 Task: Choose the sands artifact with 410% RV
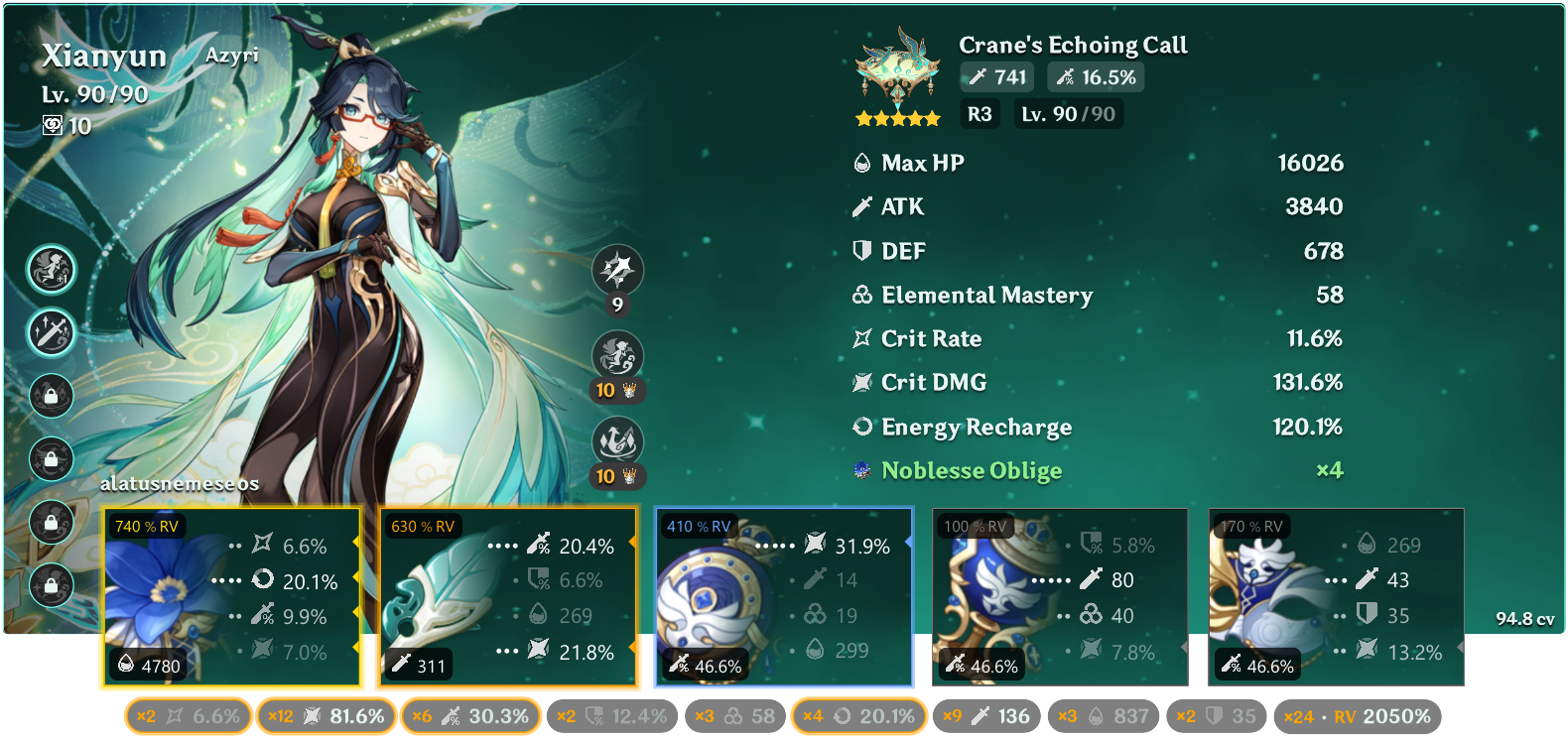(784, 597)
